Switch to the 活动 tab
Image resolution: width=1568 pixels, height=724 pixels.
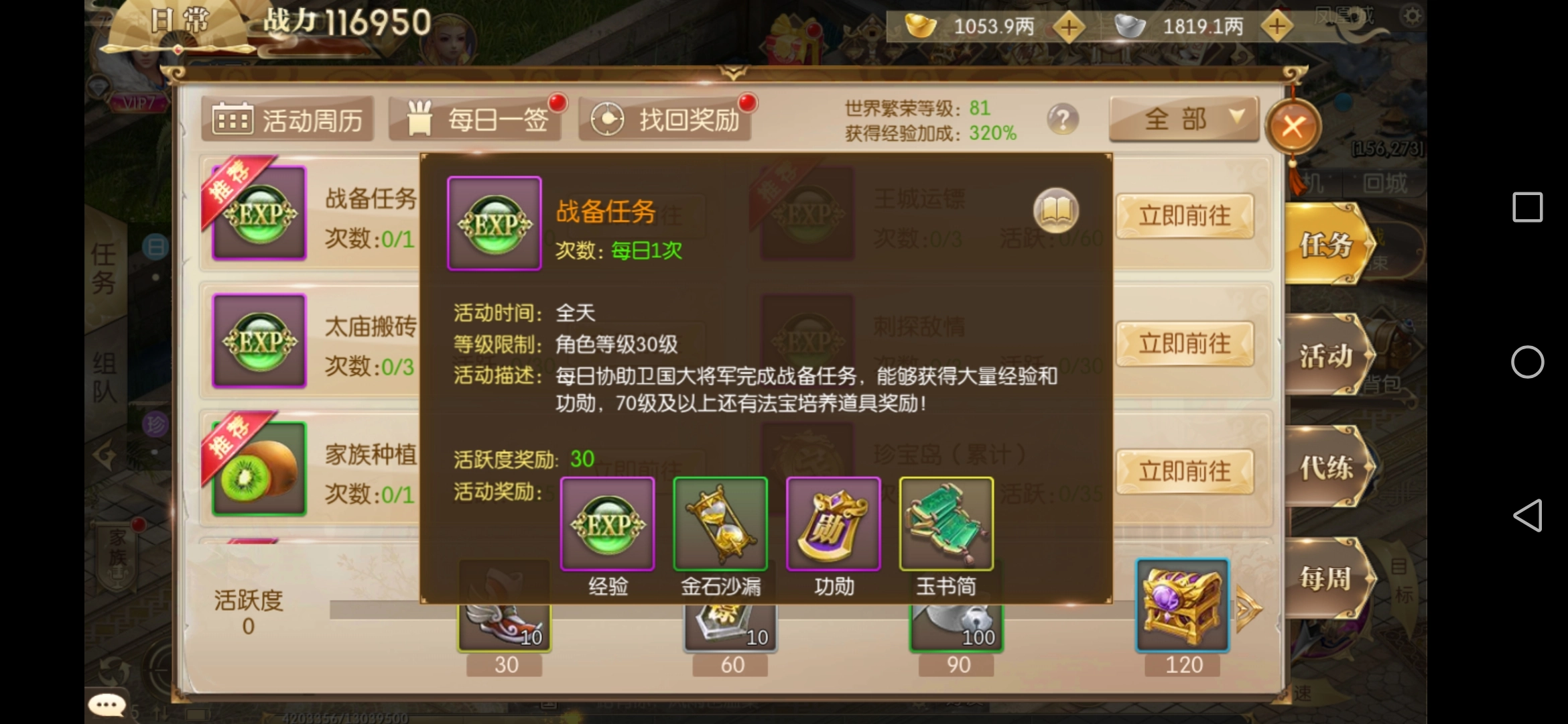click(1329, 358)
